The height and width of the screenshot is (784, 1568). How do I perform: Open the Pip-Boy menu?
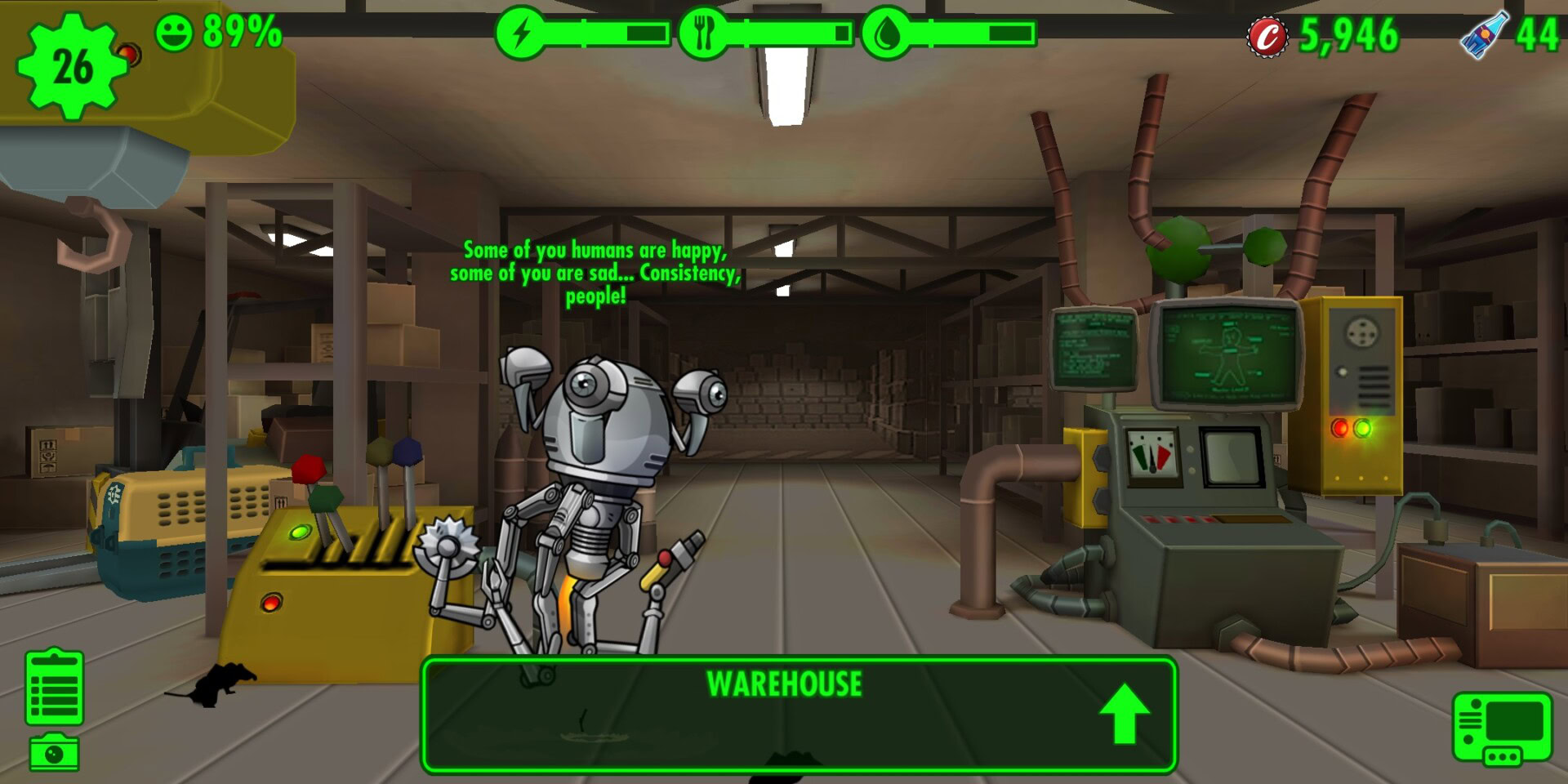pos(1501,729)
